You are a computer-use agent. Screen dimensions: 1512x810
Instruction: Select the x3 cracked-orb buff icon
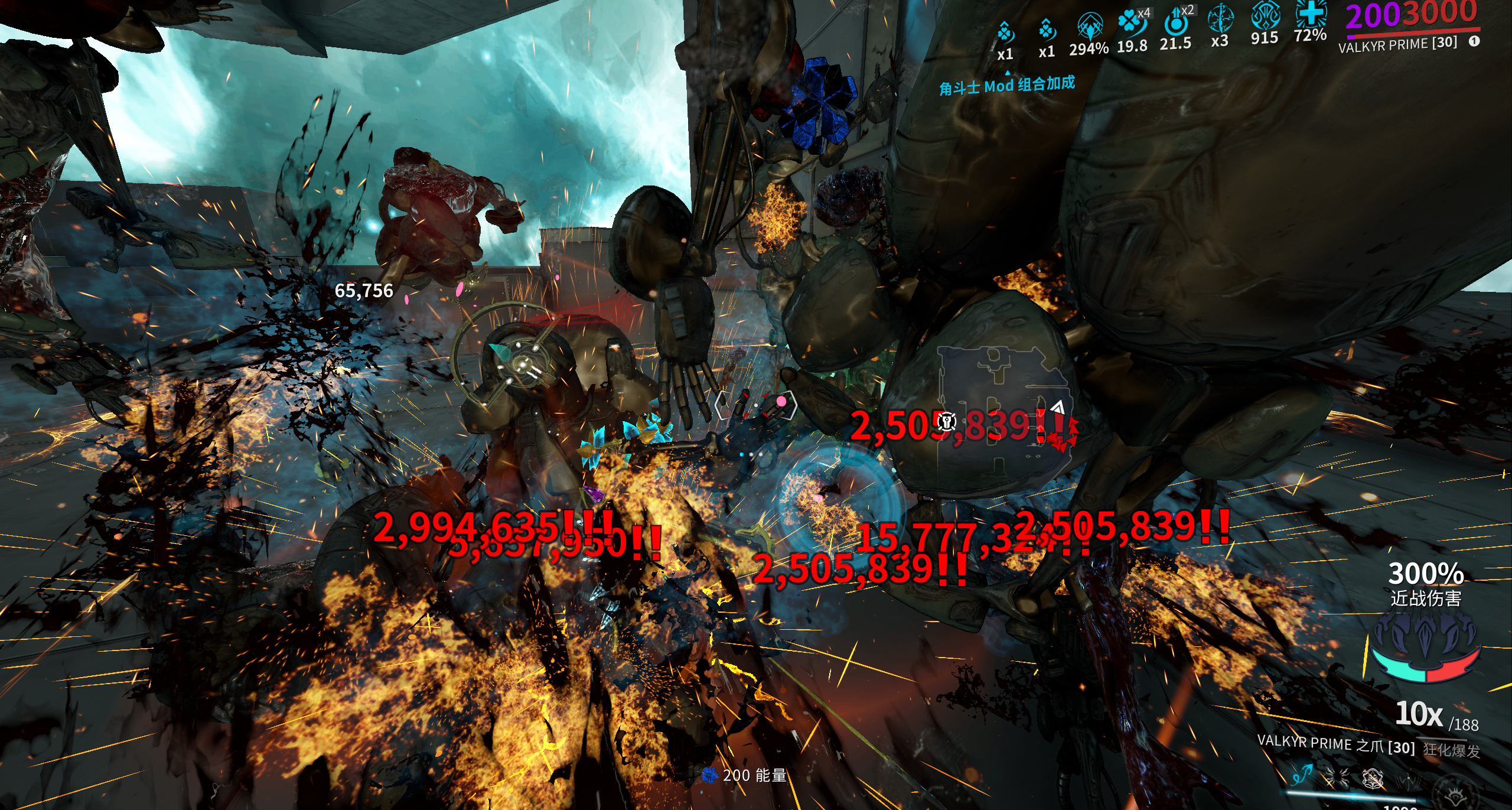[1220, 19]
